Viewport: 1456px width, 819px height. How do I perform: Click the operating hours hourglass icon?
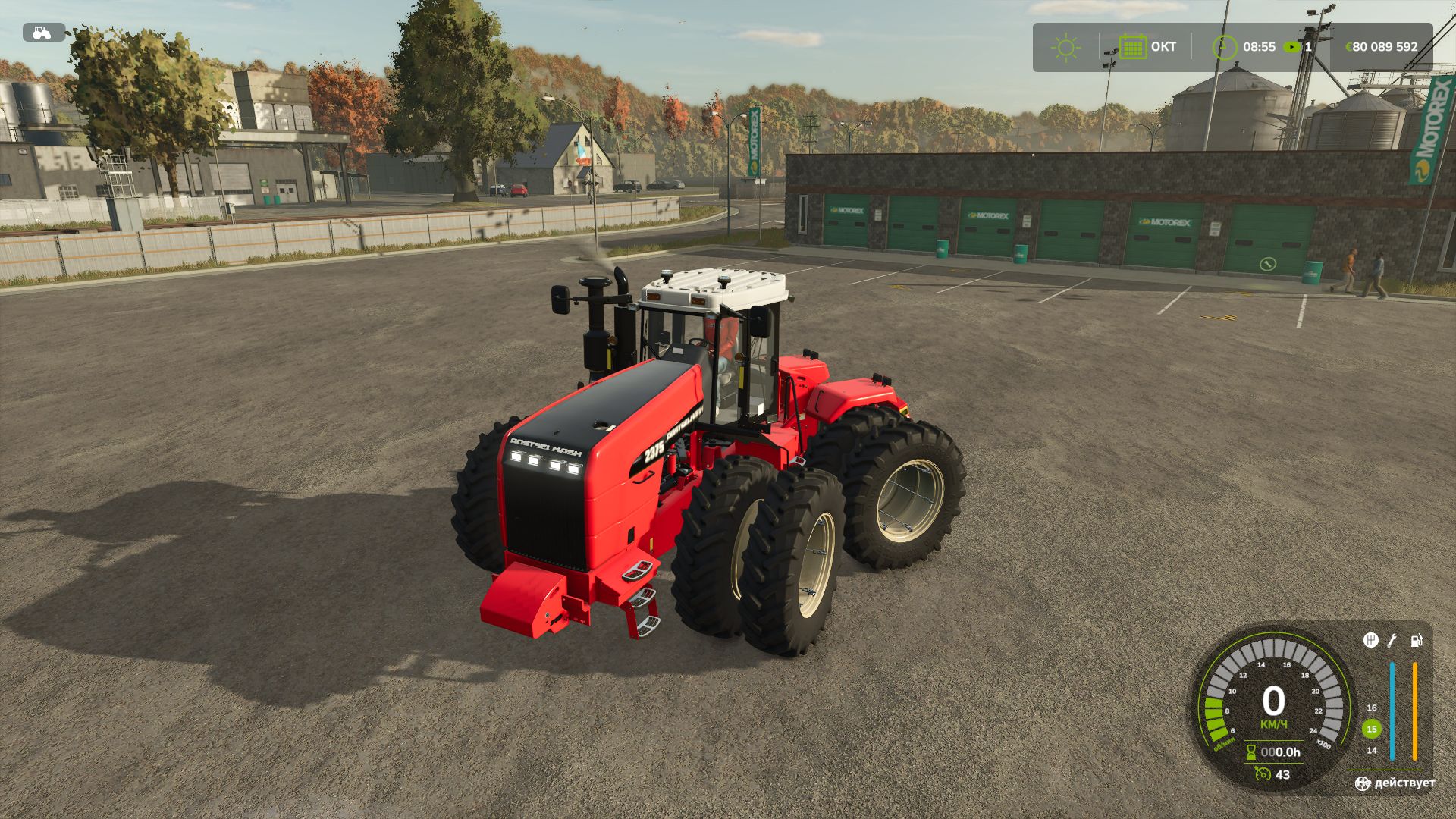coord(1251,752)
